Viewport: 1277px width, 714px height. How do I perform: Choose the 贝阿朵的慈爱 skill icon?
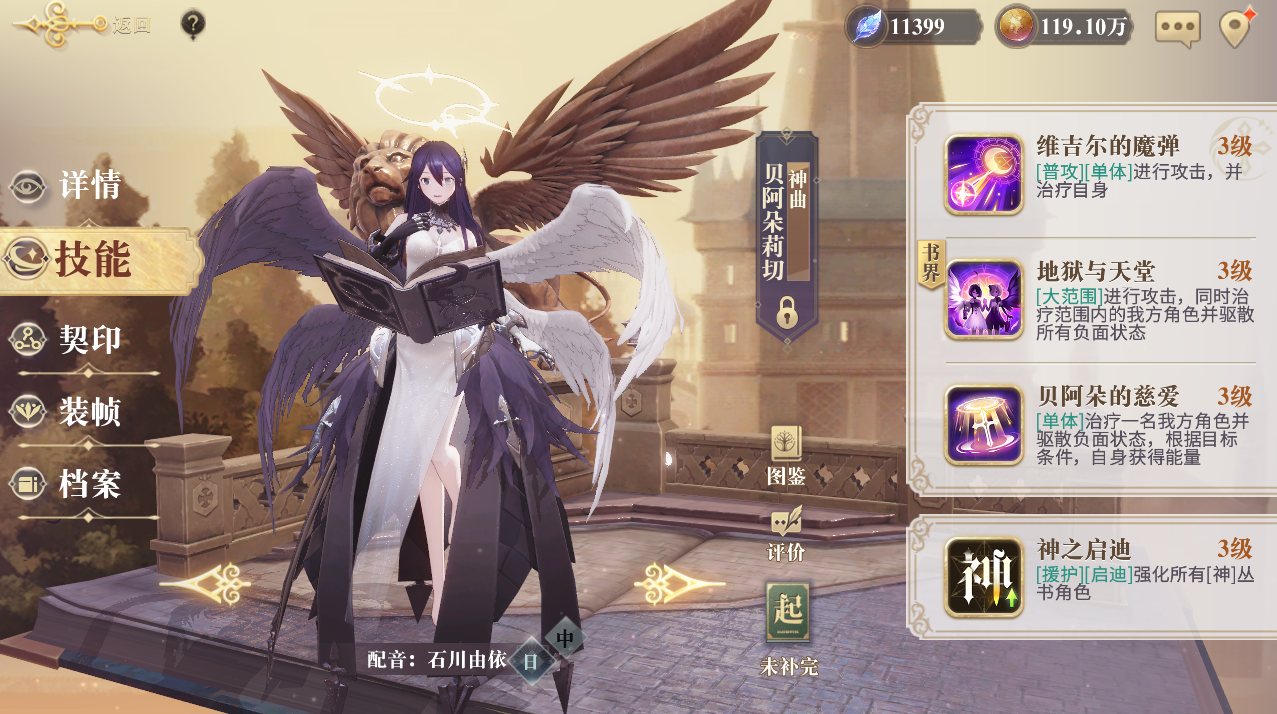pyautogui.click(x=984, y=425)
